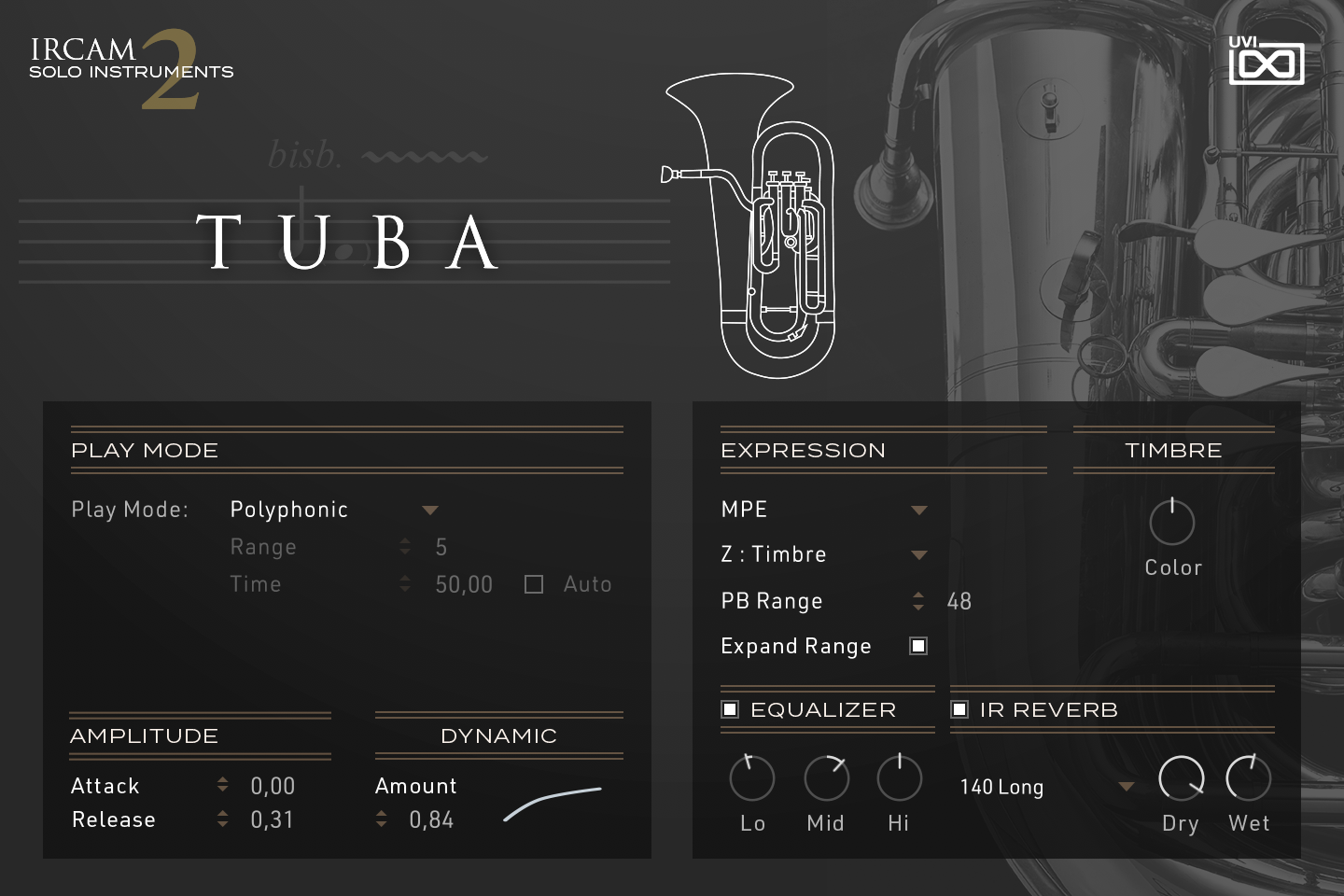Image resolution: width=1344 pixels, height=896 pixels.
Task: Switch to the Expression section
Action: pyautogui.click(x=803, y=450)
